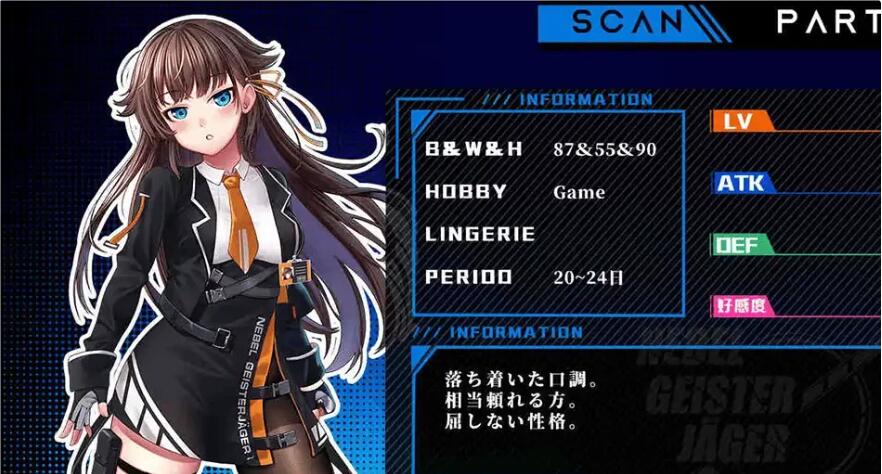Screen dimensions: 882x474
Task: Open the PART tab
Action: click(828, 21)
